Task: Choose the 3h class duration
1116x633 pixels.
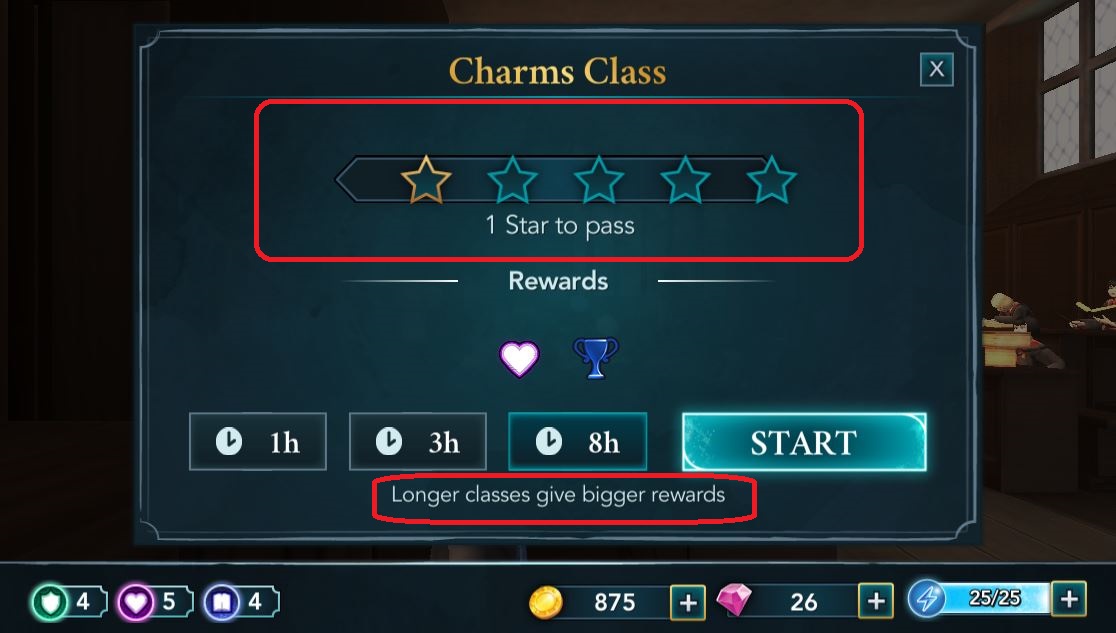Action: point(418,442)
